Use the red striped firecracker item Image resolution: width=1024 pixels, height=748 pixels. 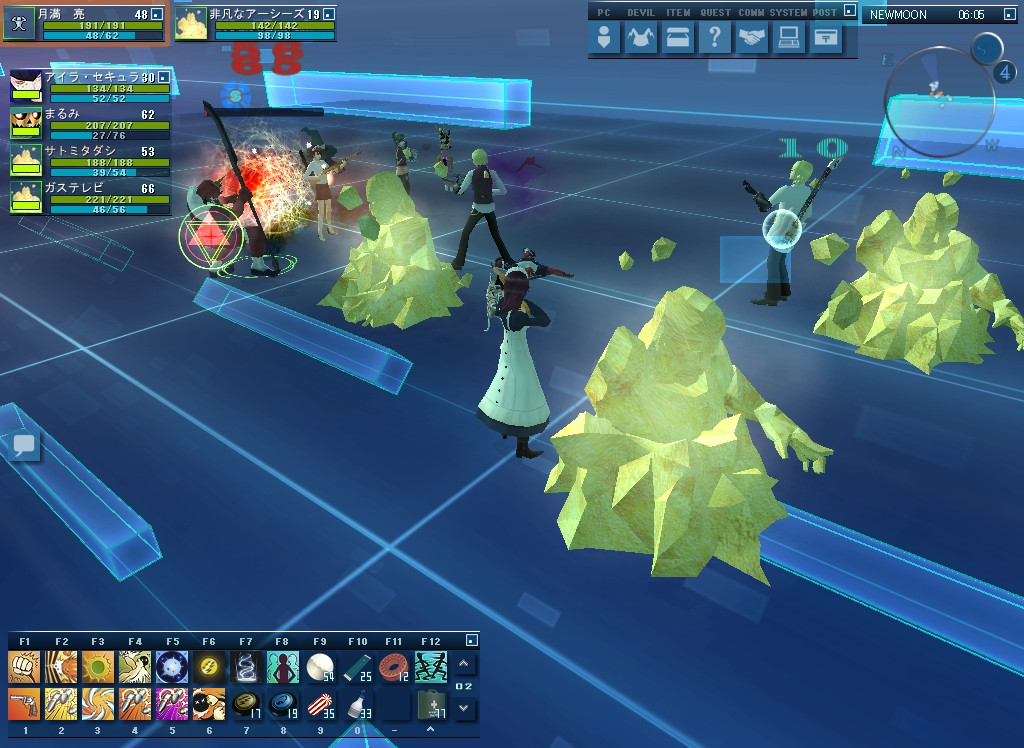click(x=320, y=703)
